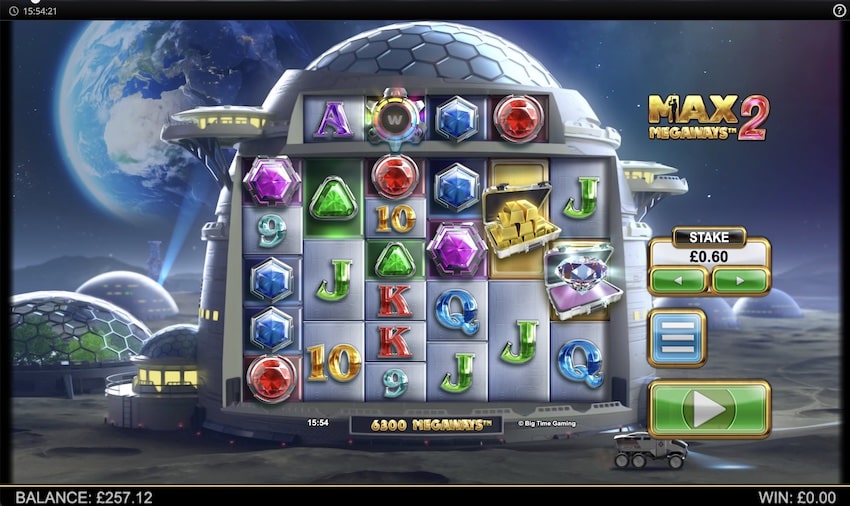Open the blue hamburger menu
Screen dimensions: 850x506
(677, 338)
